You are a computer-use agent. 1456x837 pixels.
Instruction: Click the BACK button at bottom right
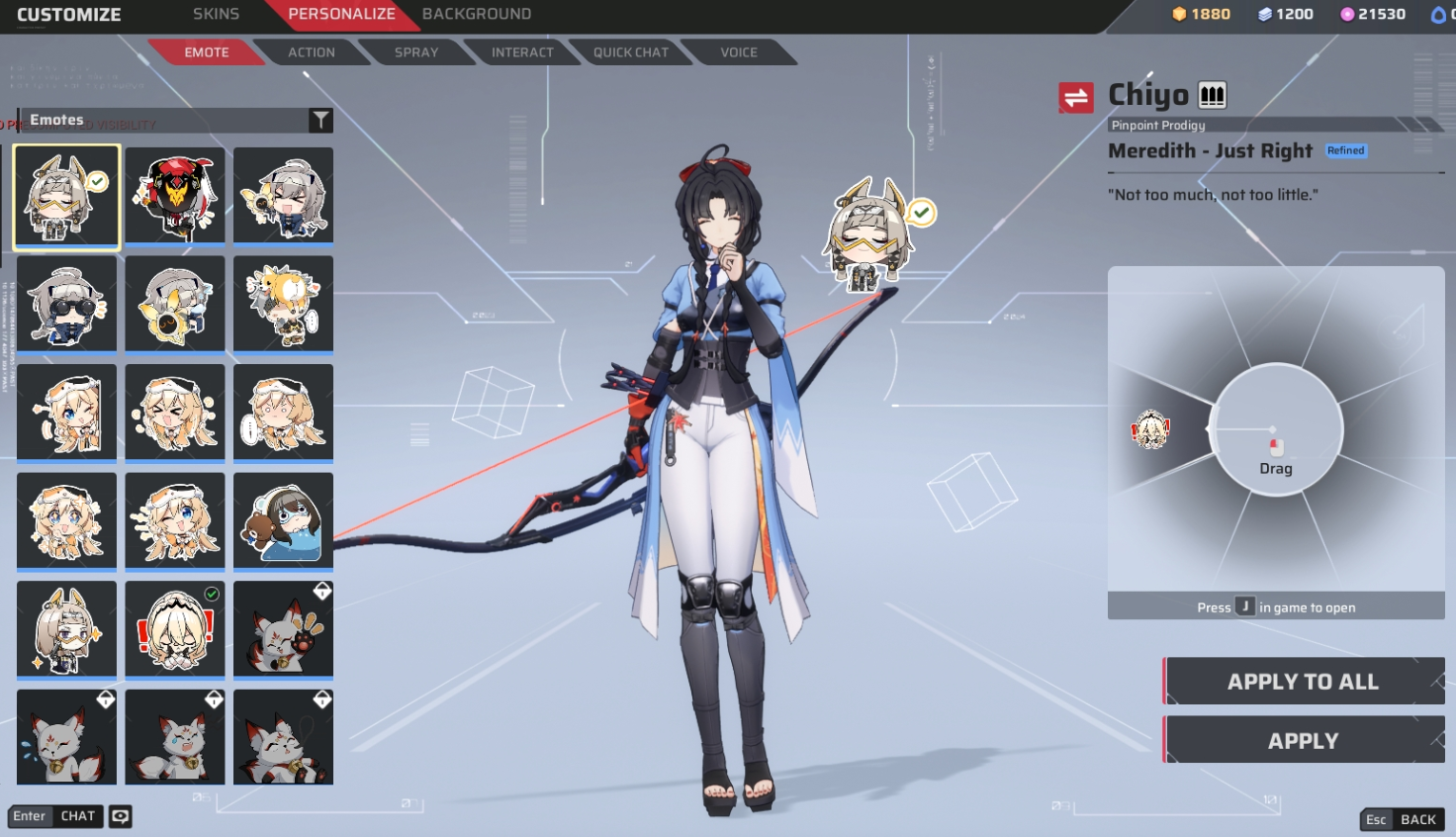pos(1403,819)
